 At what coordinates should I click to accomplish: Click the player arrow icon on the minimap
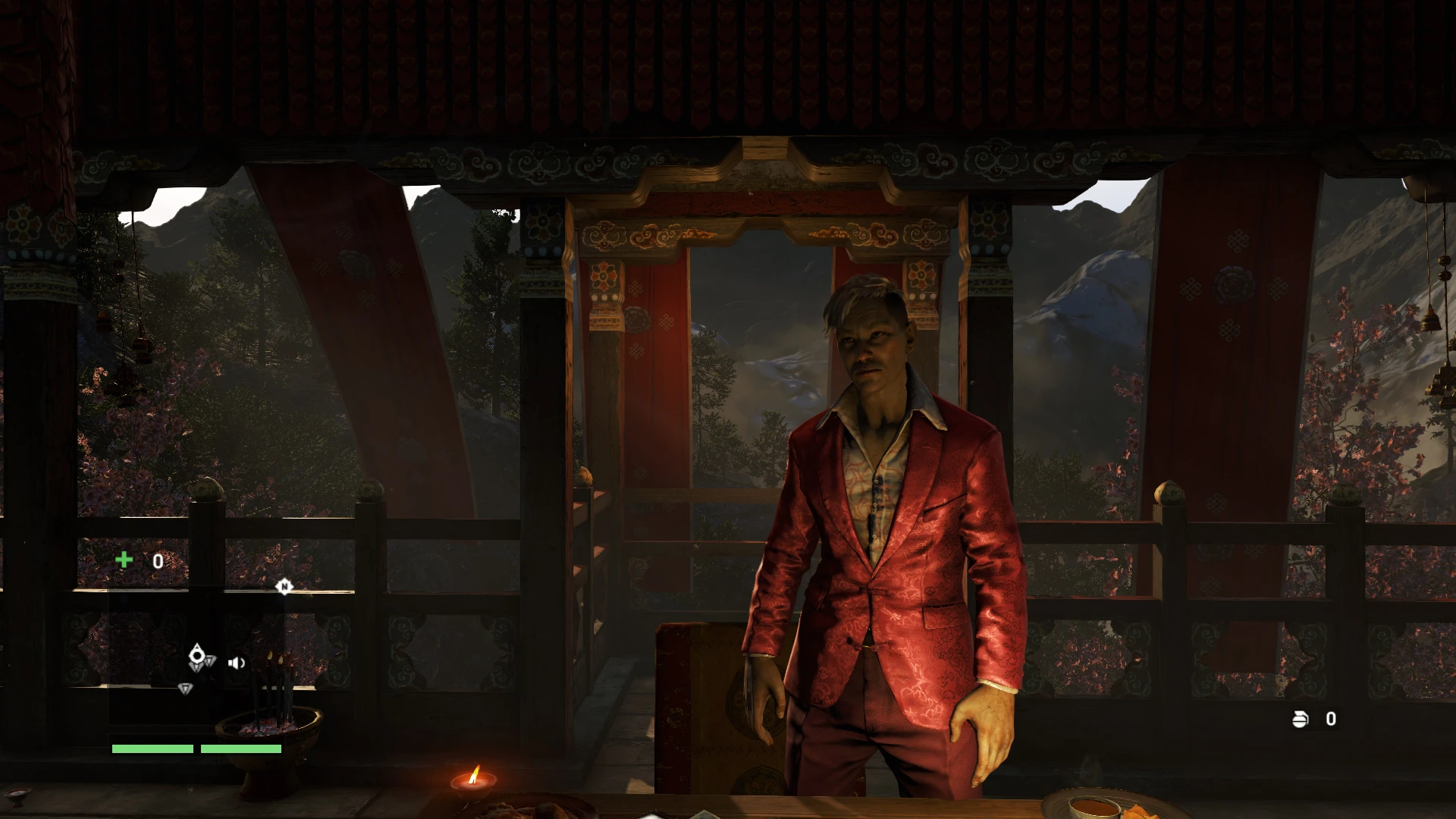coord(197,654)
